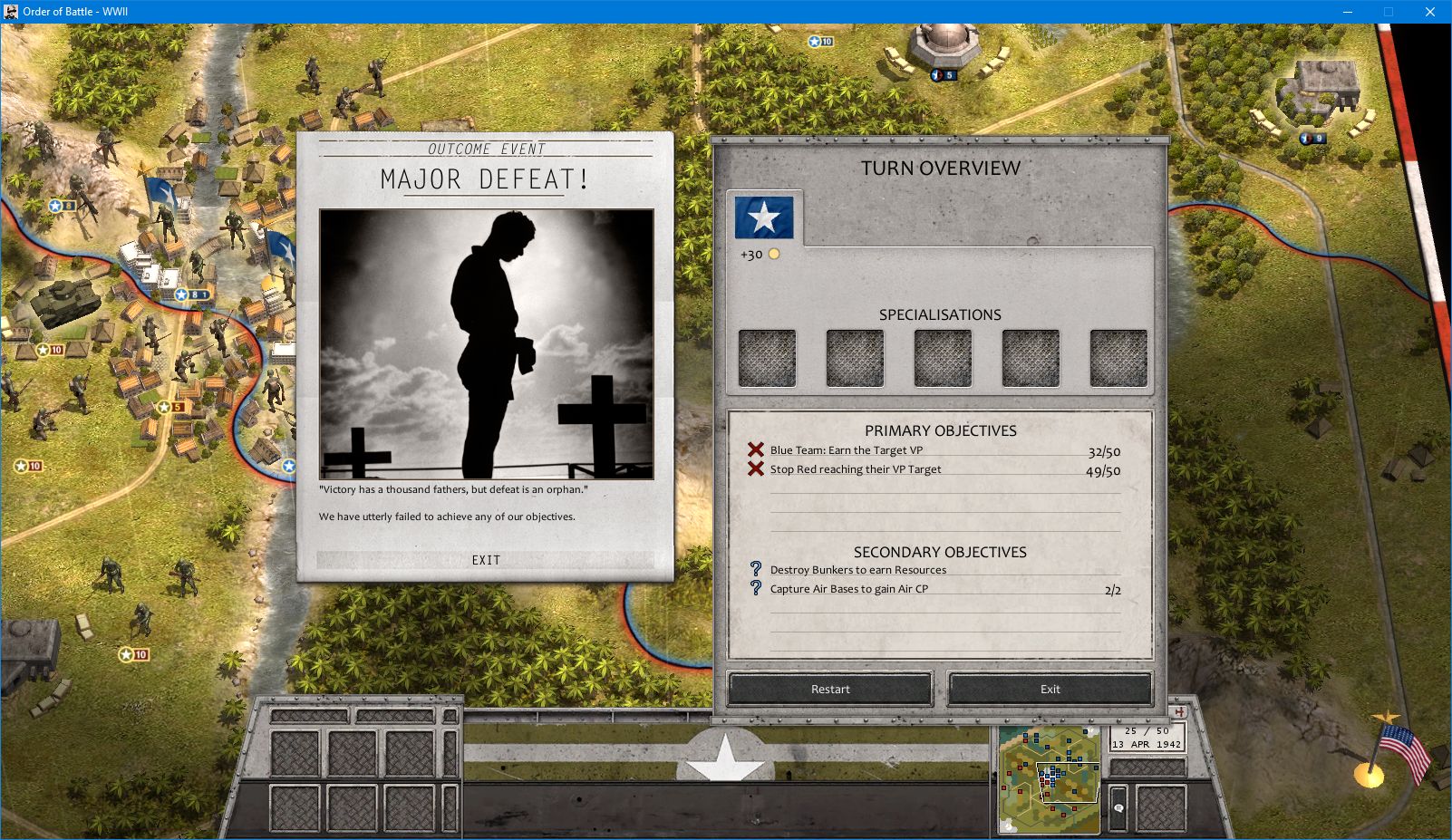
Task: Click the 25 / 50 turn counter display
Action: (x=1146, y=730)
